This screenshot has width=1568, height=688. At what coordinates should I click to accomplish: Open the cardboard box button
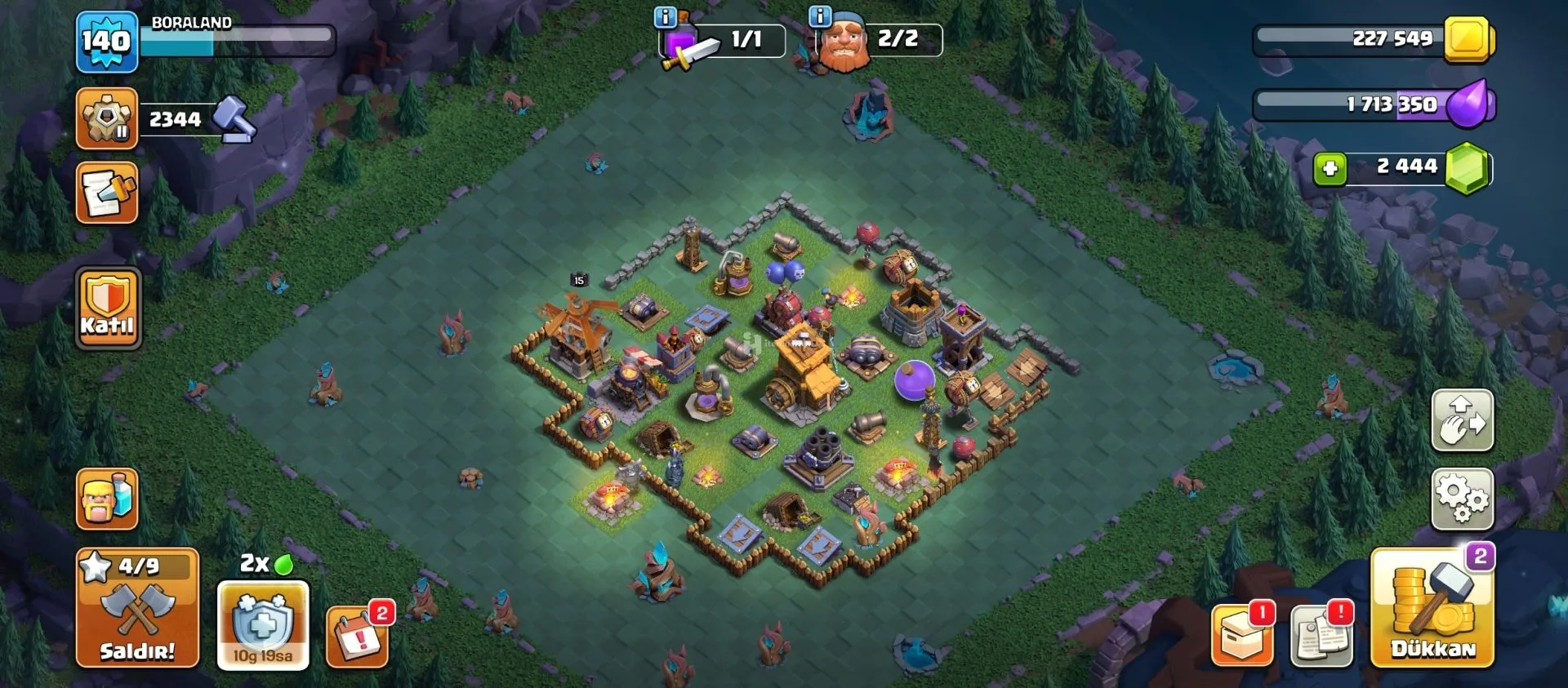tap(1241, 636)
